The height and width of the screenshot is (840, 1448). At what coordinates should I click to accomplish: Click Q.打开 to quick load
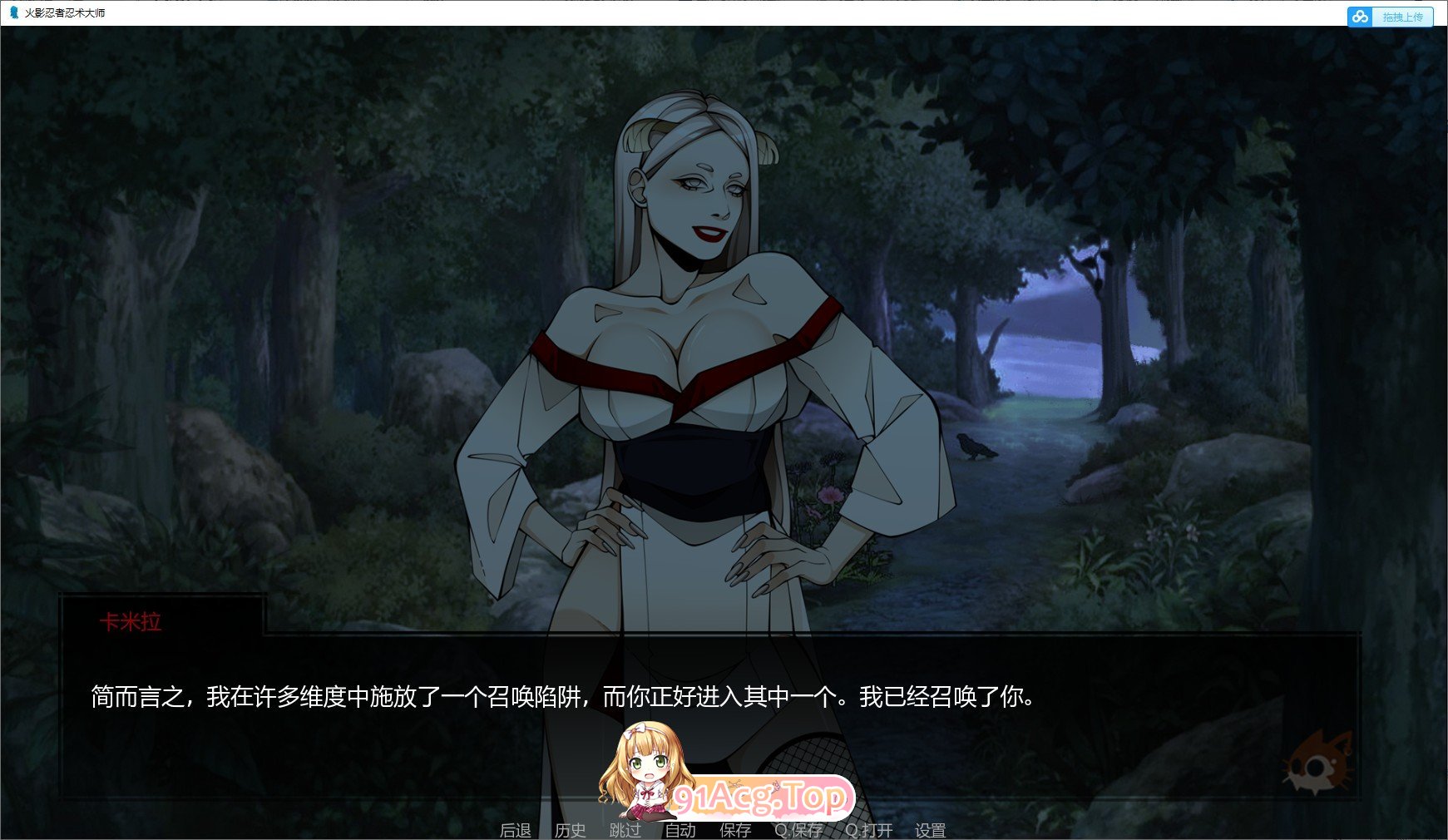[867, 829]
